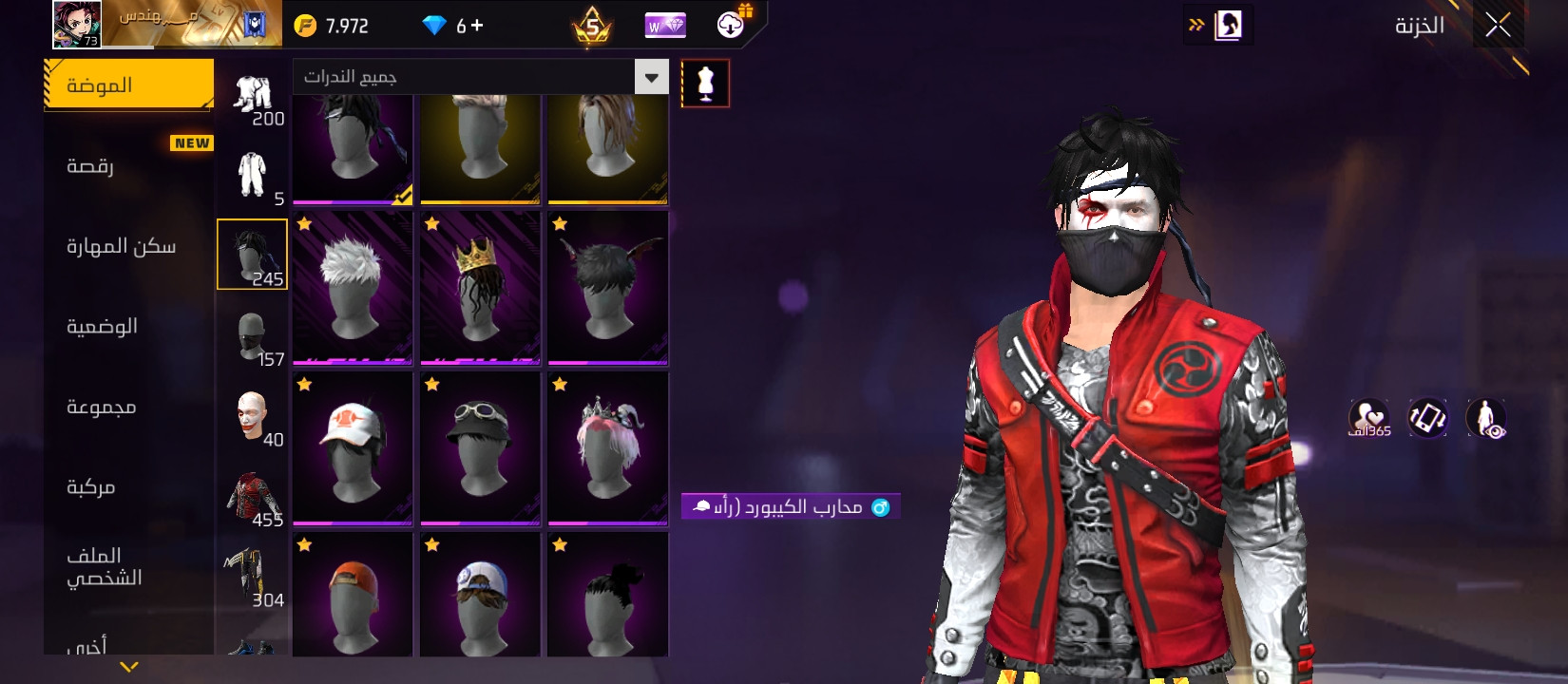Close the vault screen with X

[1498, 26]
